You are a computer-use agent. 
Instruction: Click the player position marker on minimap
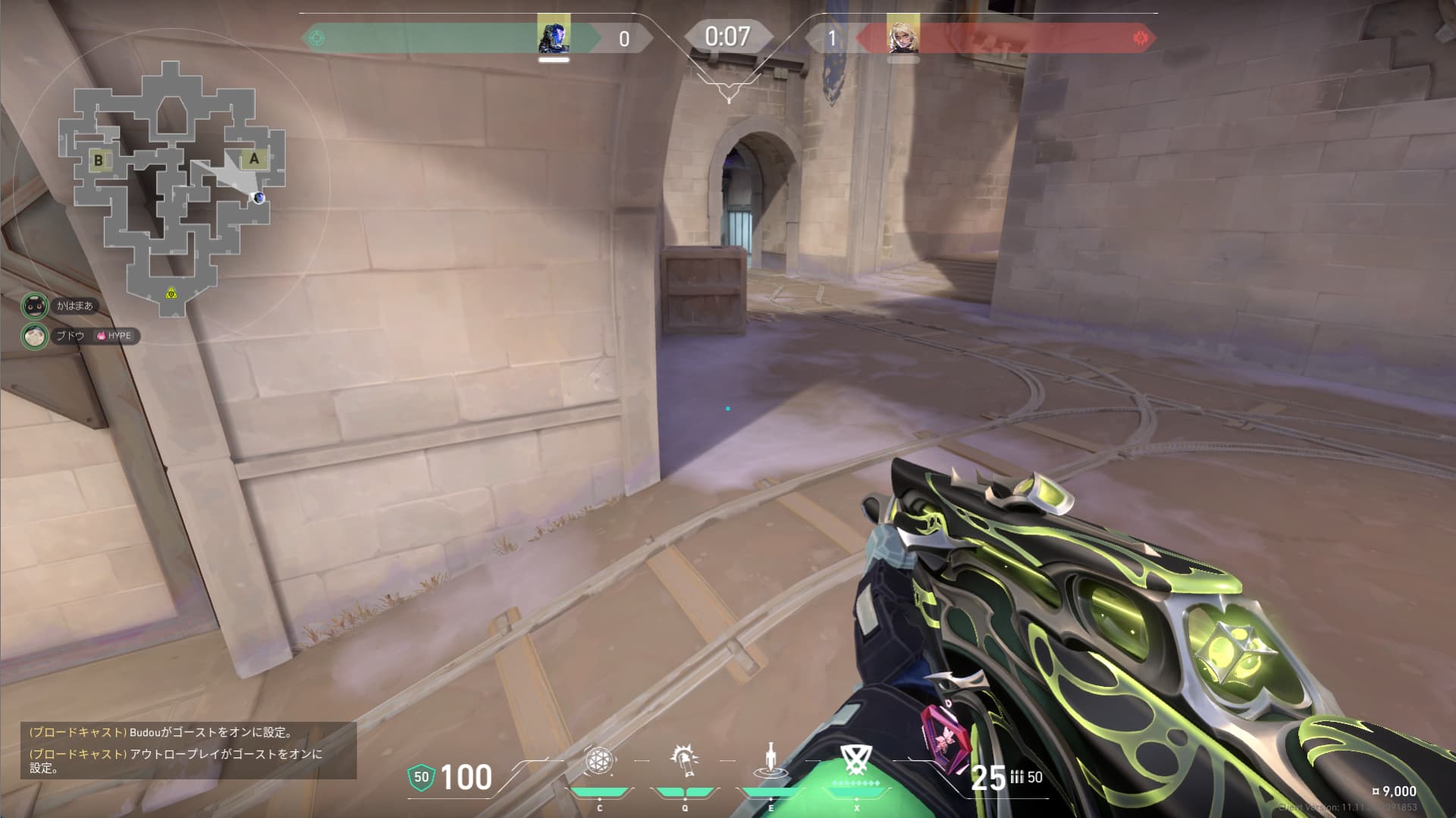coord(259,198)
